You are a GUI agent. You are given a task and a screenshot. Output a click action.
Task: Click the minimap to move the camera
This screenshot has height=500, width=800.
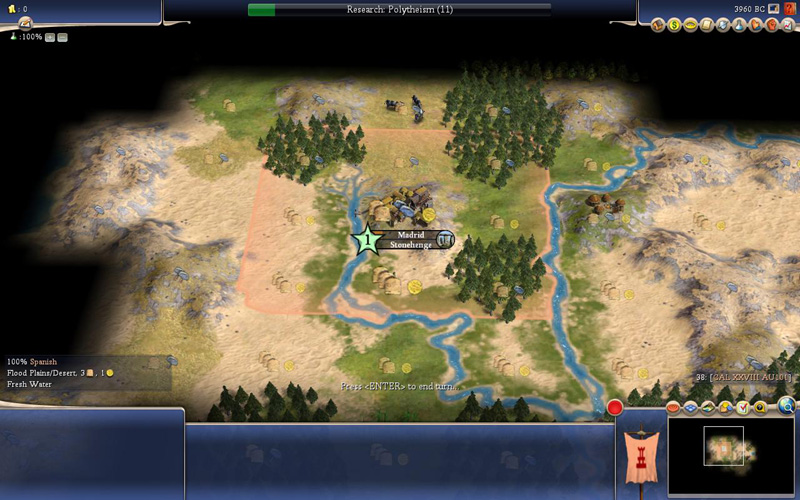click(730, 455)
